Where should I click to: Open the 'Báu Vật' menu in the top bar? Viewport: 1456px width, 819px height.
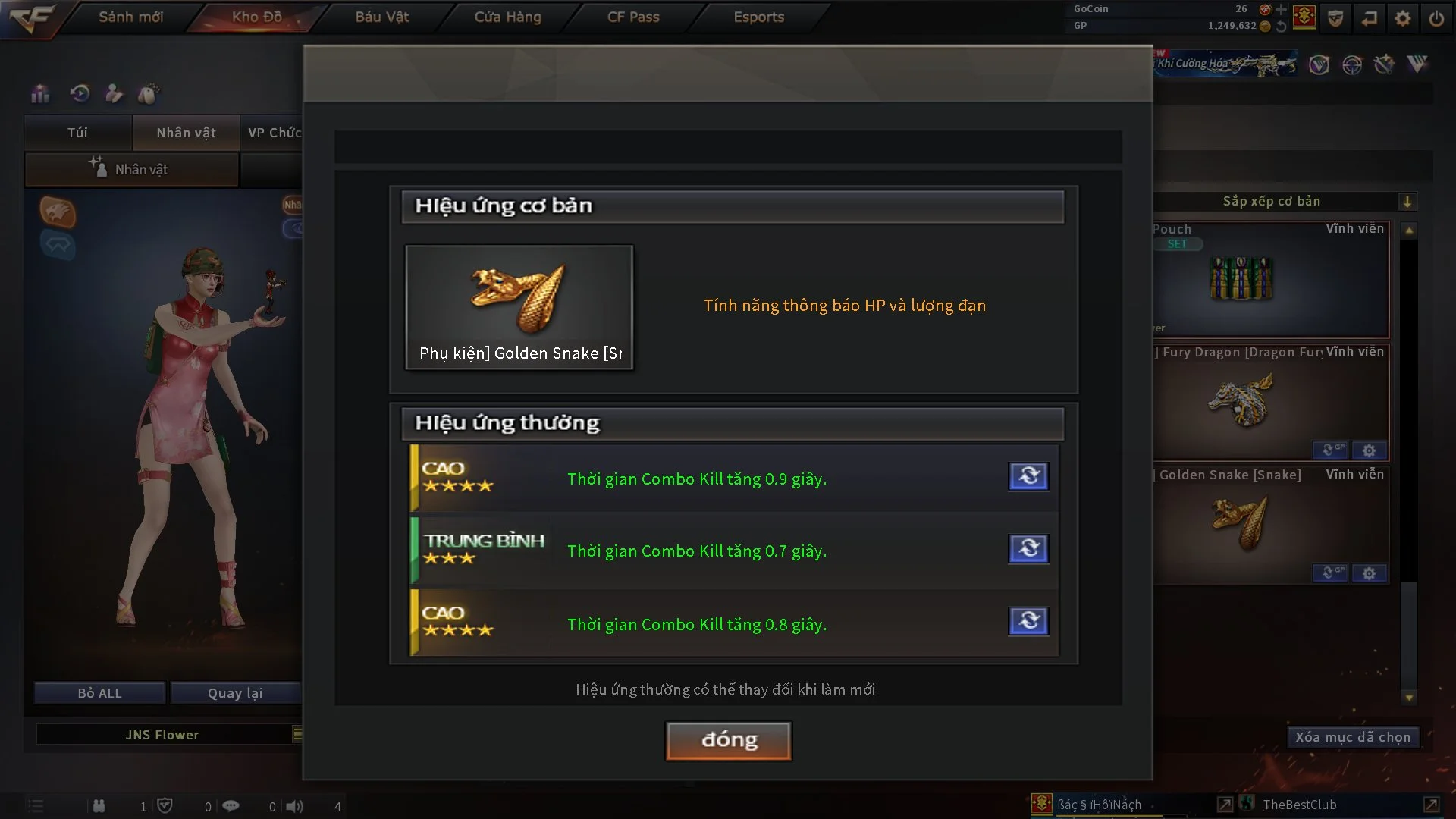tap(381, 17)
